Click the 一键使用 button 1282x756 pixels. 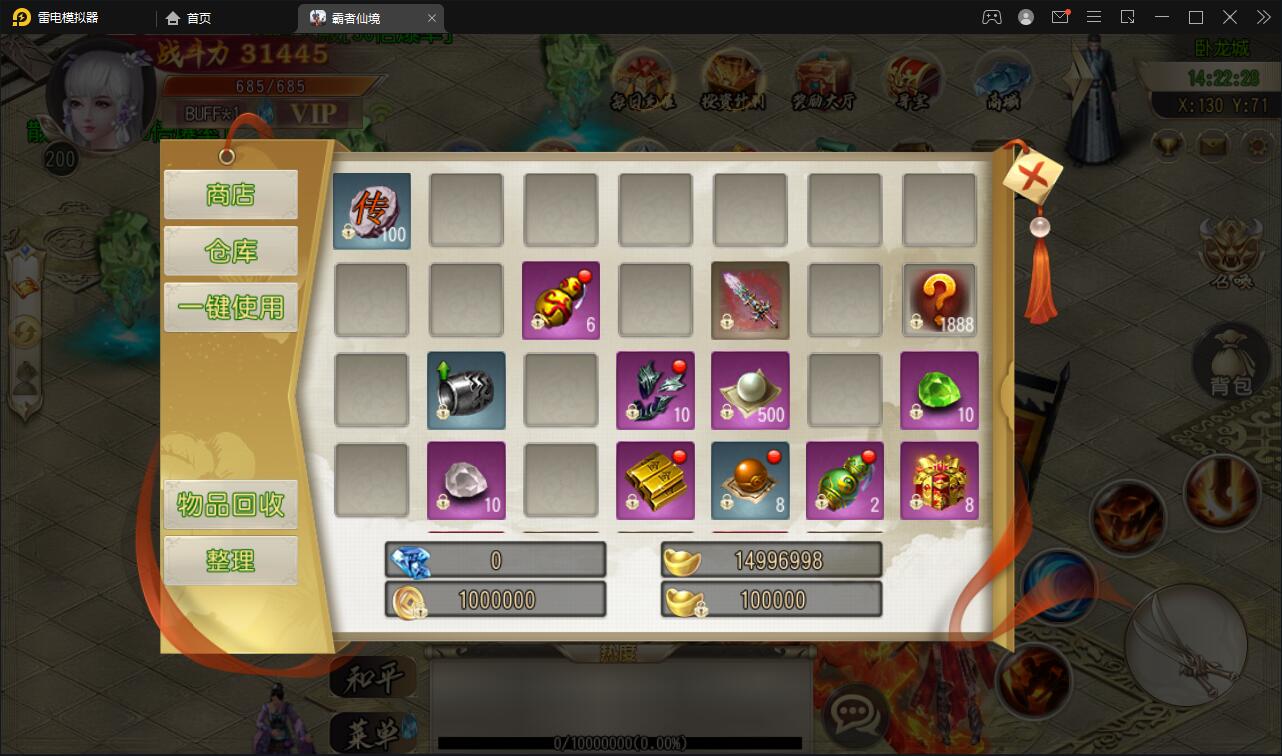[230, 307]
